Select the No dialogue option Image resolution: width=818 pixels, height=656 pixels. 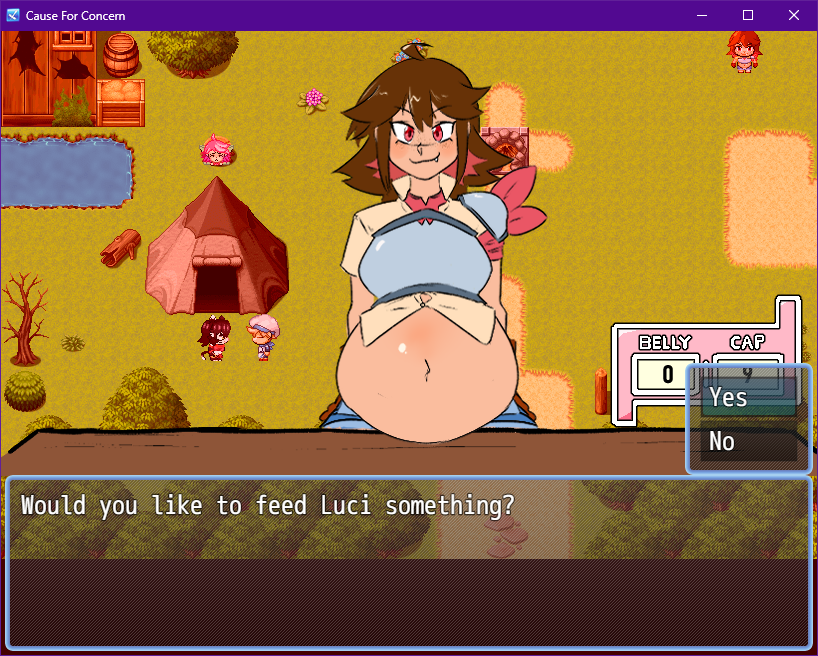point(748,441)
